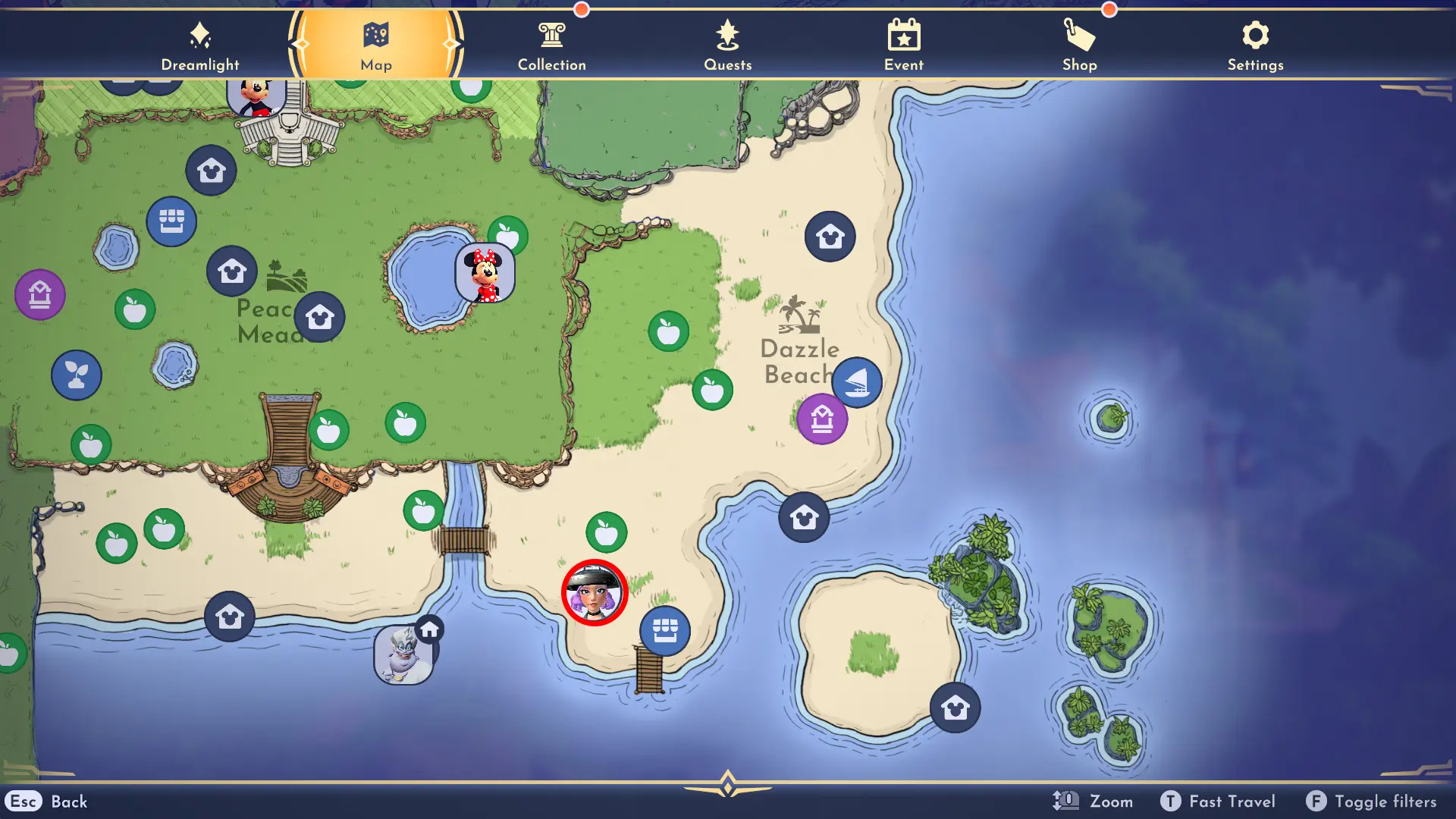Switch to the Event calendar tab
1456x819 pixels.
pyautogui.click(x=903, y=44)
